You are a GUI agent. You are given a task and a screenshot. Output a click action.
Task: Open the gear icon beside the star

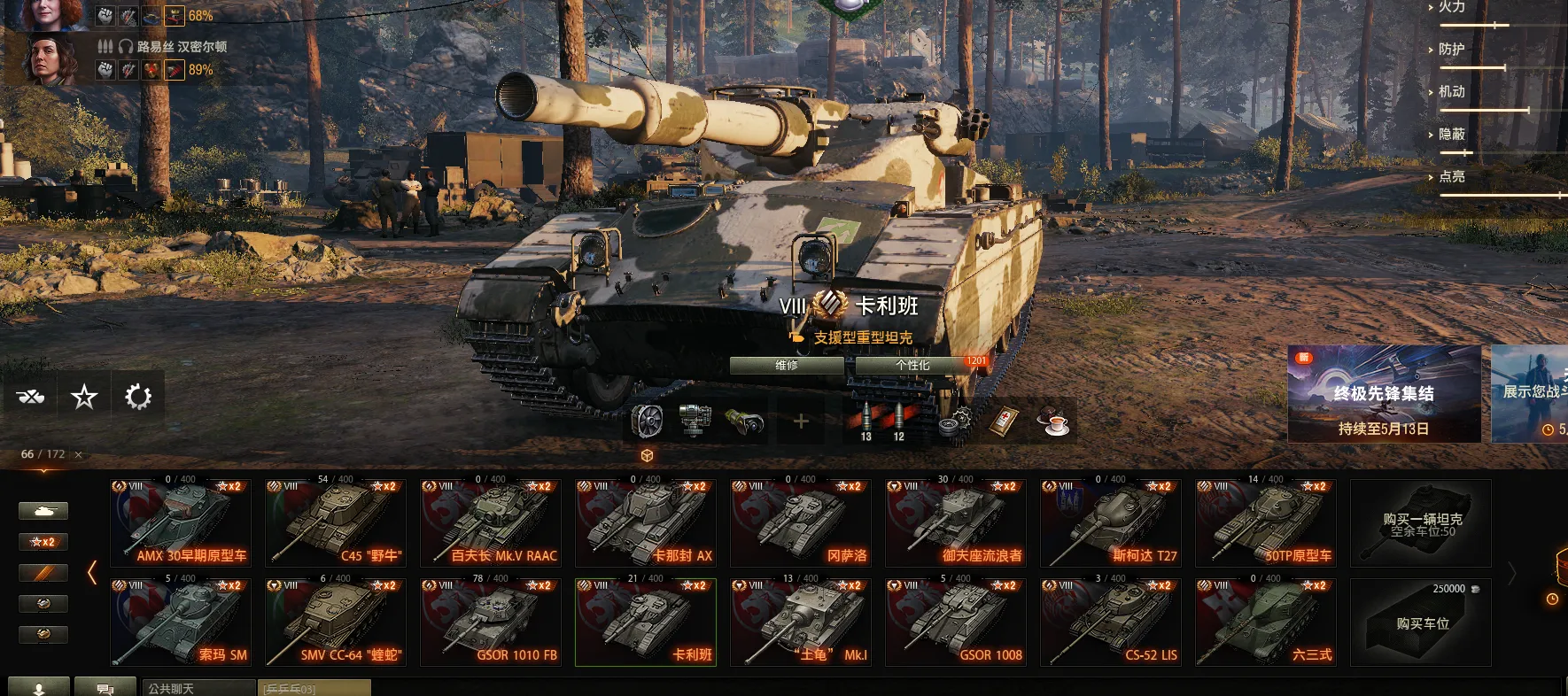click(138, 397)
